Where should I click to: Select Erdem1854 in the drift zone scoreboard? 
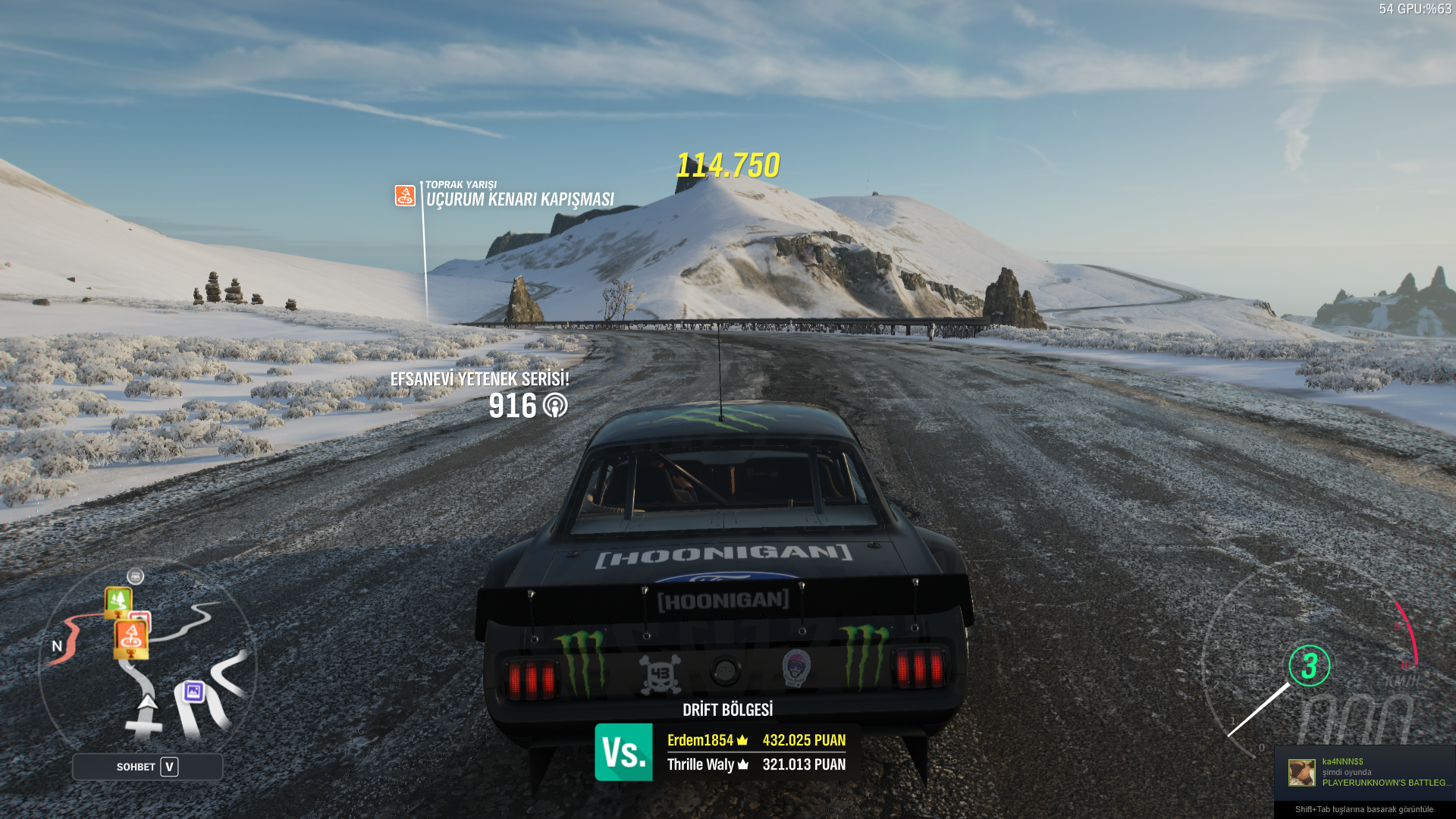[700, 740]
